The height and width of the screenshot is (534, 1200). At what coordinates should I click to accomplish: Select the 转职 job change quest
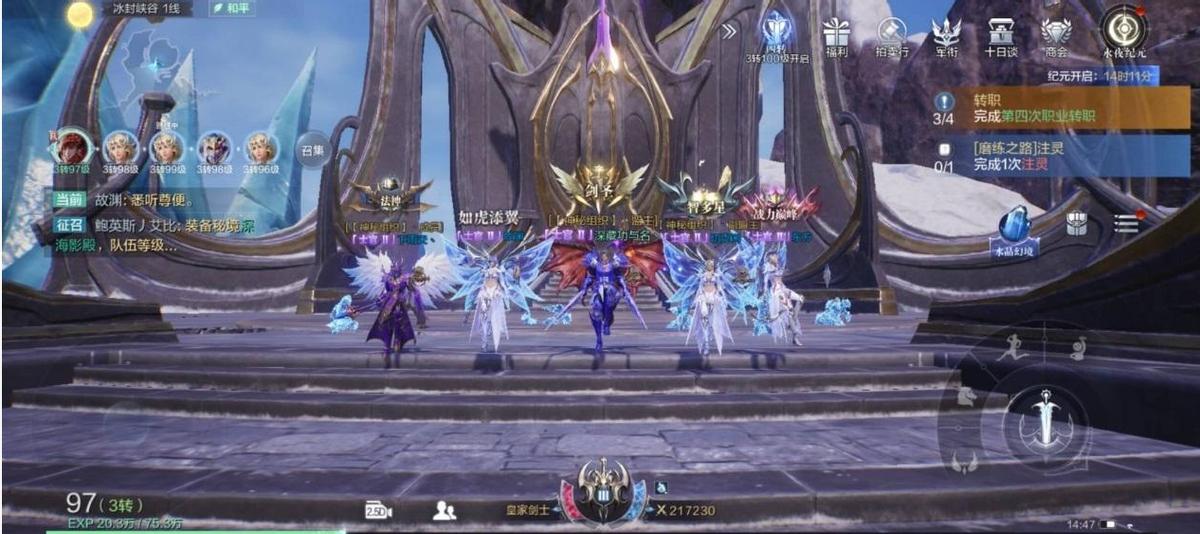(1060, 108)
